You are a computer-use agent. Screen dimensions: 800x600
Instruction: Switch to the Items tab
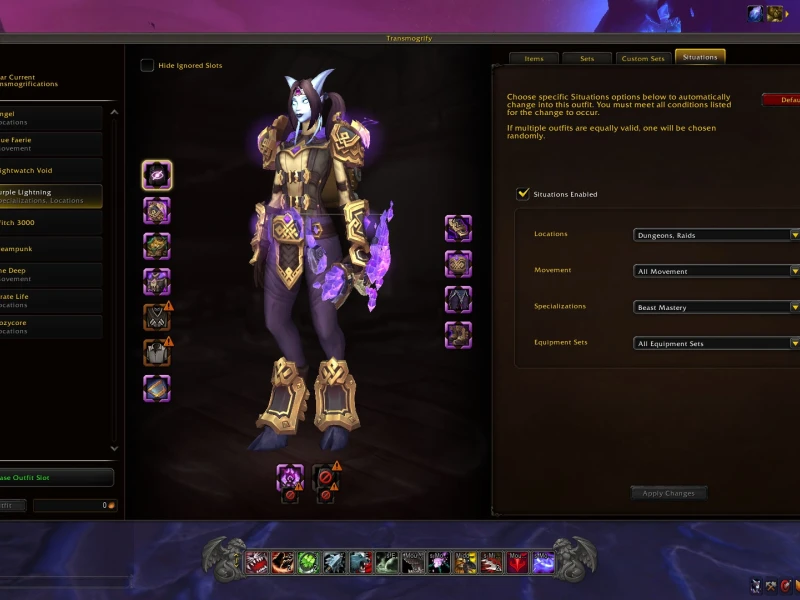(x=534, y=58)
